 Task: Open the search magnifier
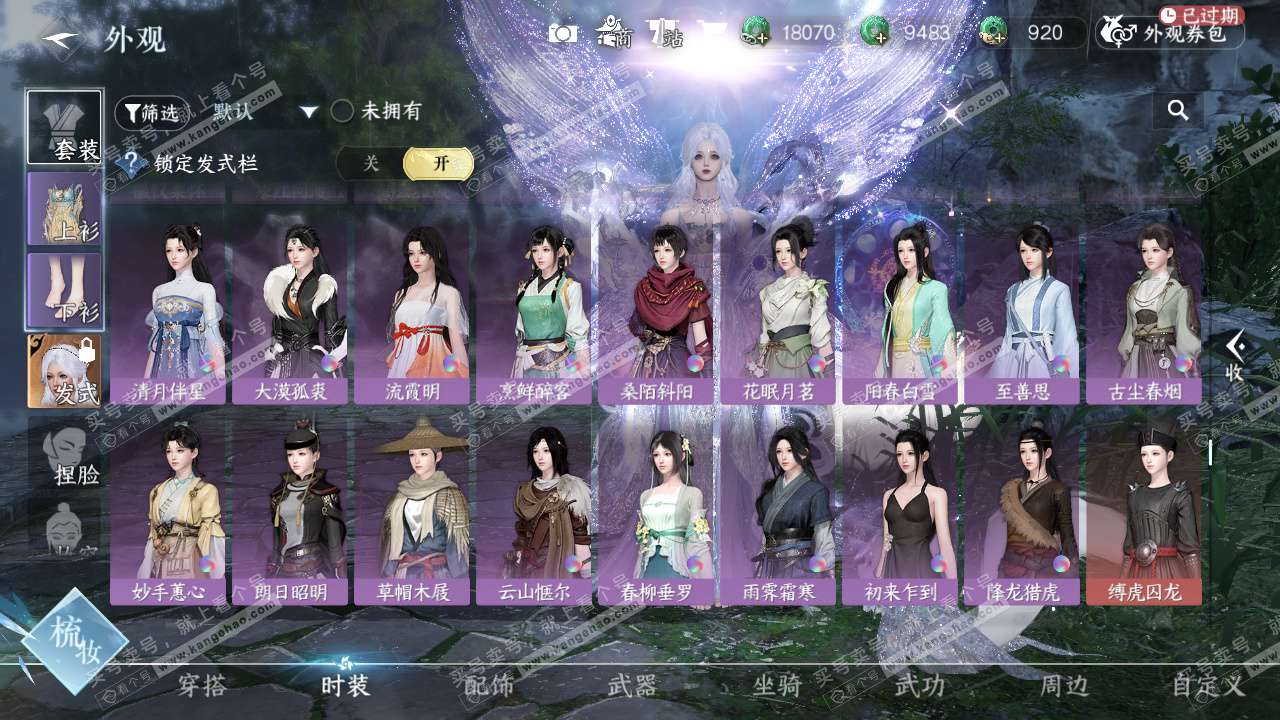[x=1178, y=110]
